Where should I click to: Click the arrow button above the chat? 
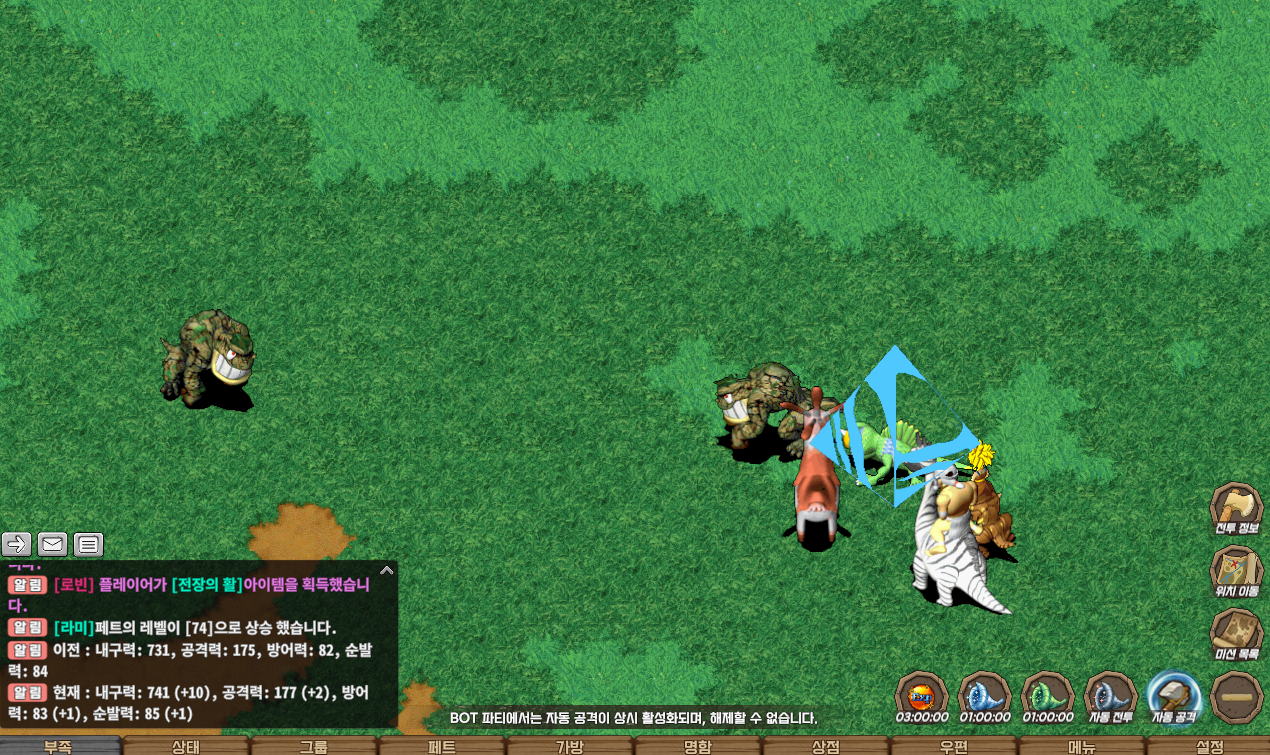[x=17, y=544]
